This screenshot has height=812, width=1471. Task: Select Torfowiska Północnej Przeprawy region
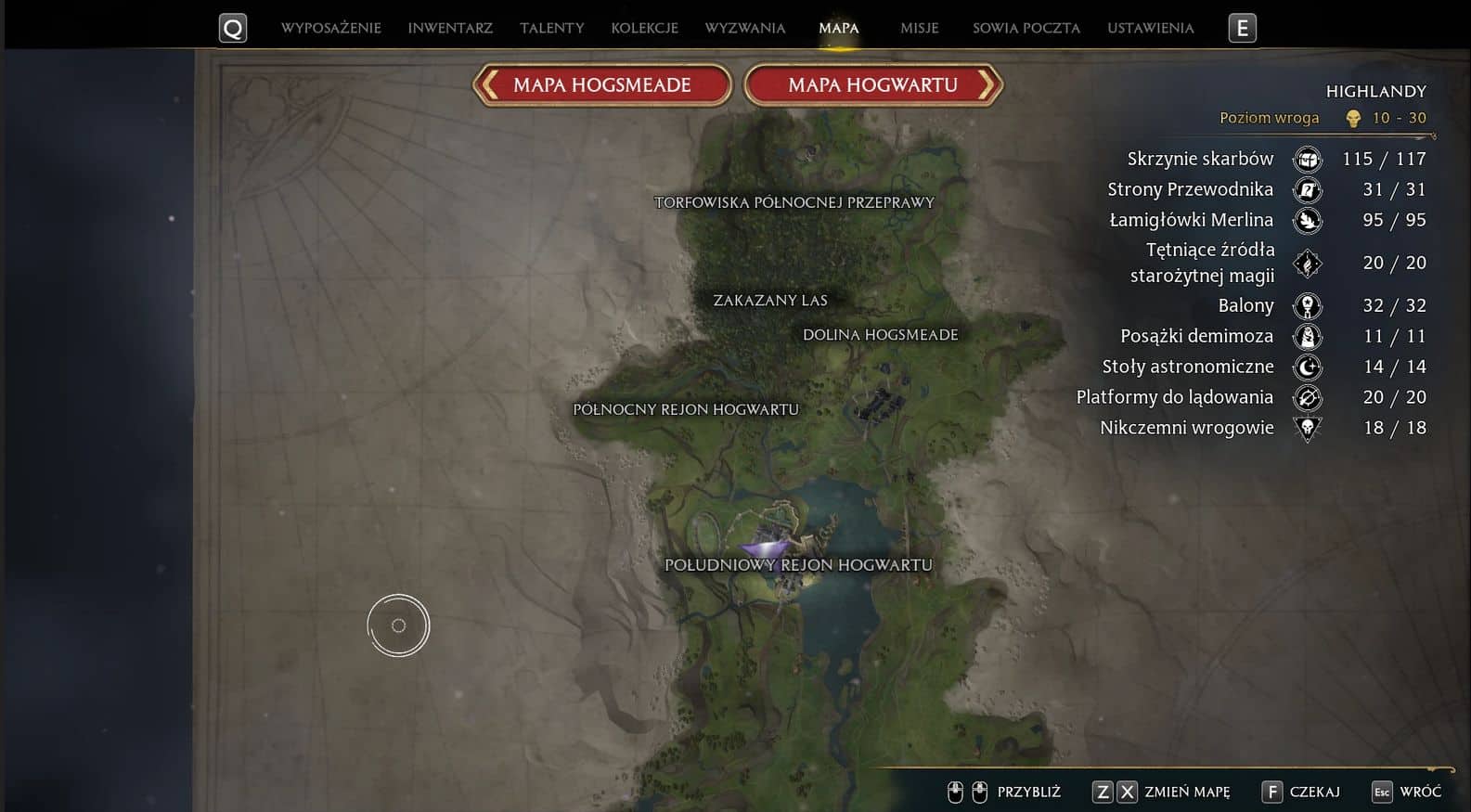pos(794,202)
